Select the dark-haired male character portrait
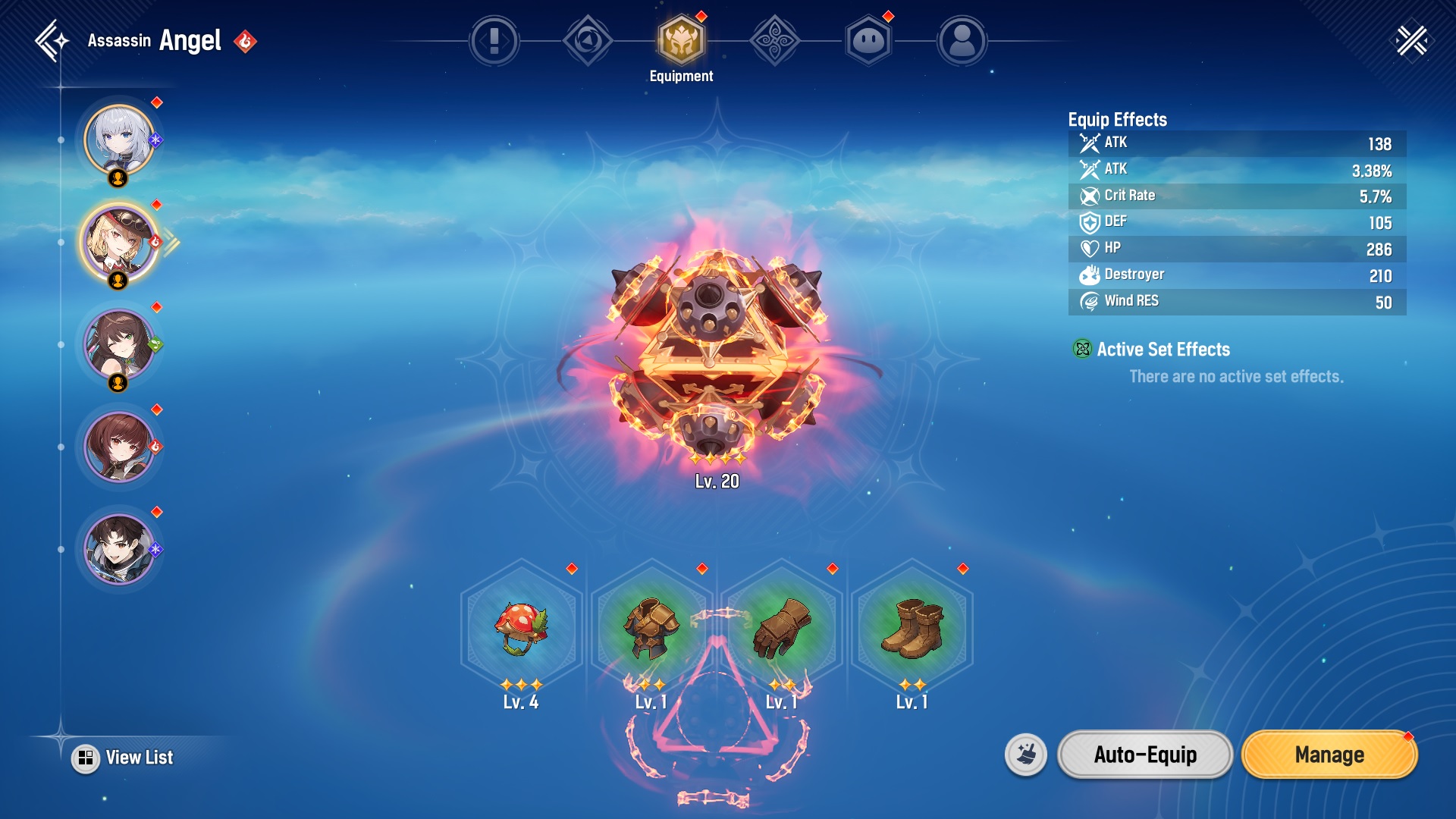Viewport: 1456px width, 819px height. (x=119, y=550)
